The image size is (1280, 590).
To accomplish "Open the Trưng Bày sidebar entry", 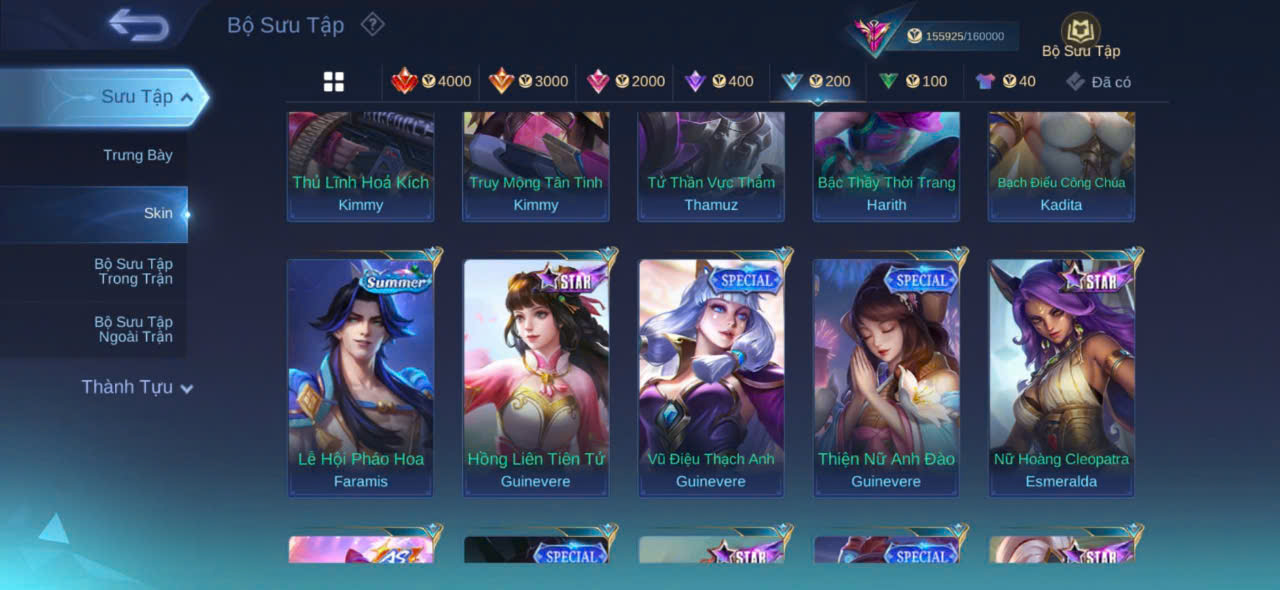I will point(137,155).
